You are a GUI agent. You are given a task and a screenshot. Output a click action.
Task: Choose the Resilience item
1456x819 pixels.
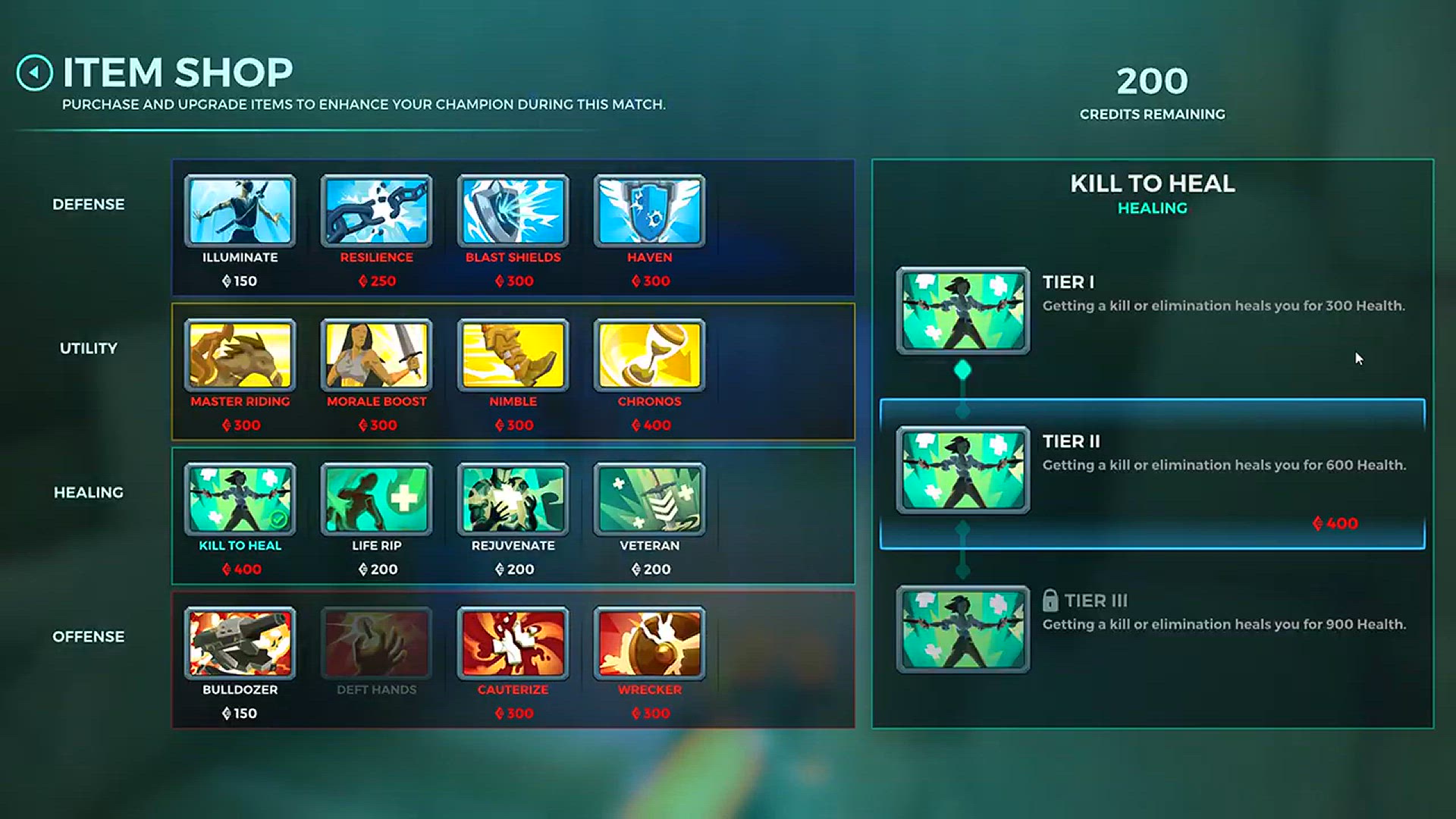click(x=376, y=212)
